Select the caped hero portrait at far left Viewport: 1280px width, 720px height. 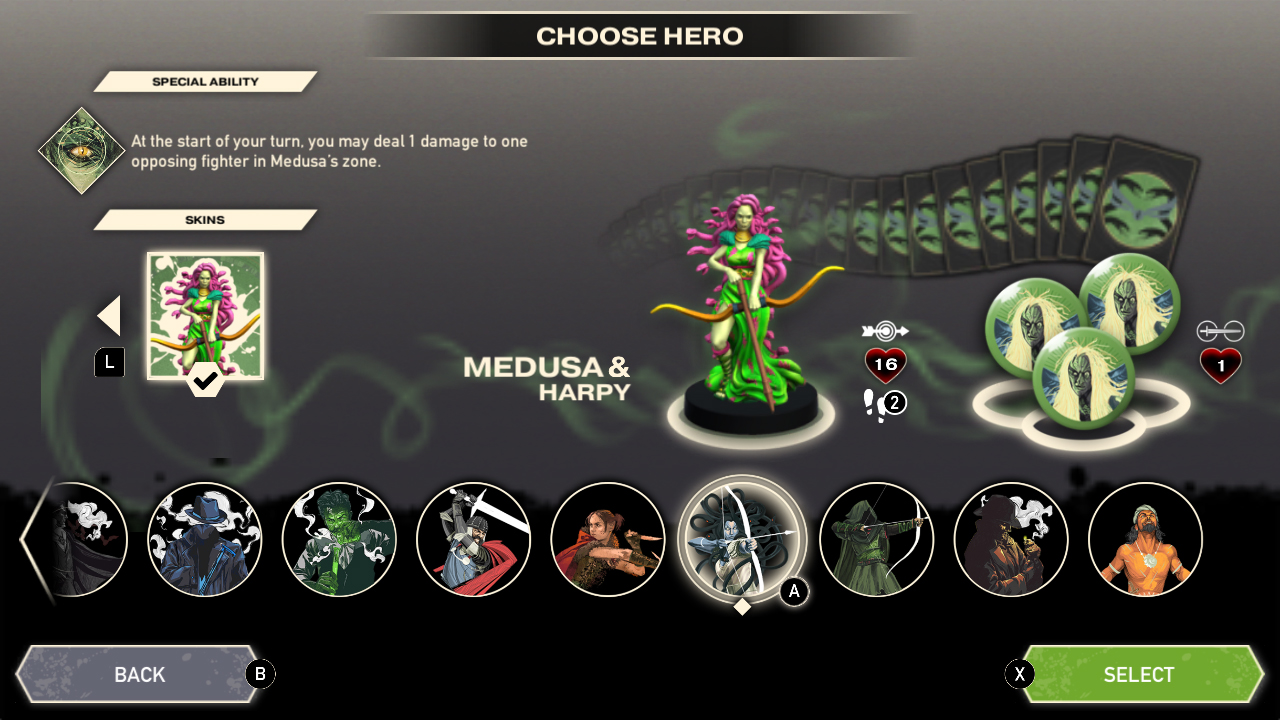pos(75,539)
